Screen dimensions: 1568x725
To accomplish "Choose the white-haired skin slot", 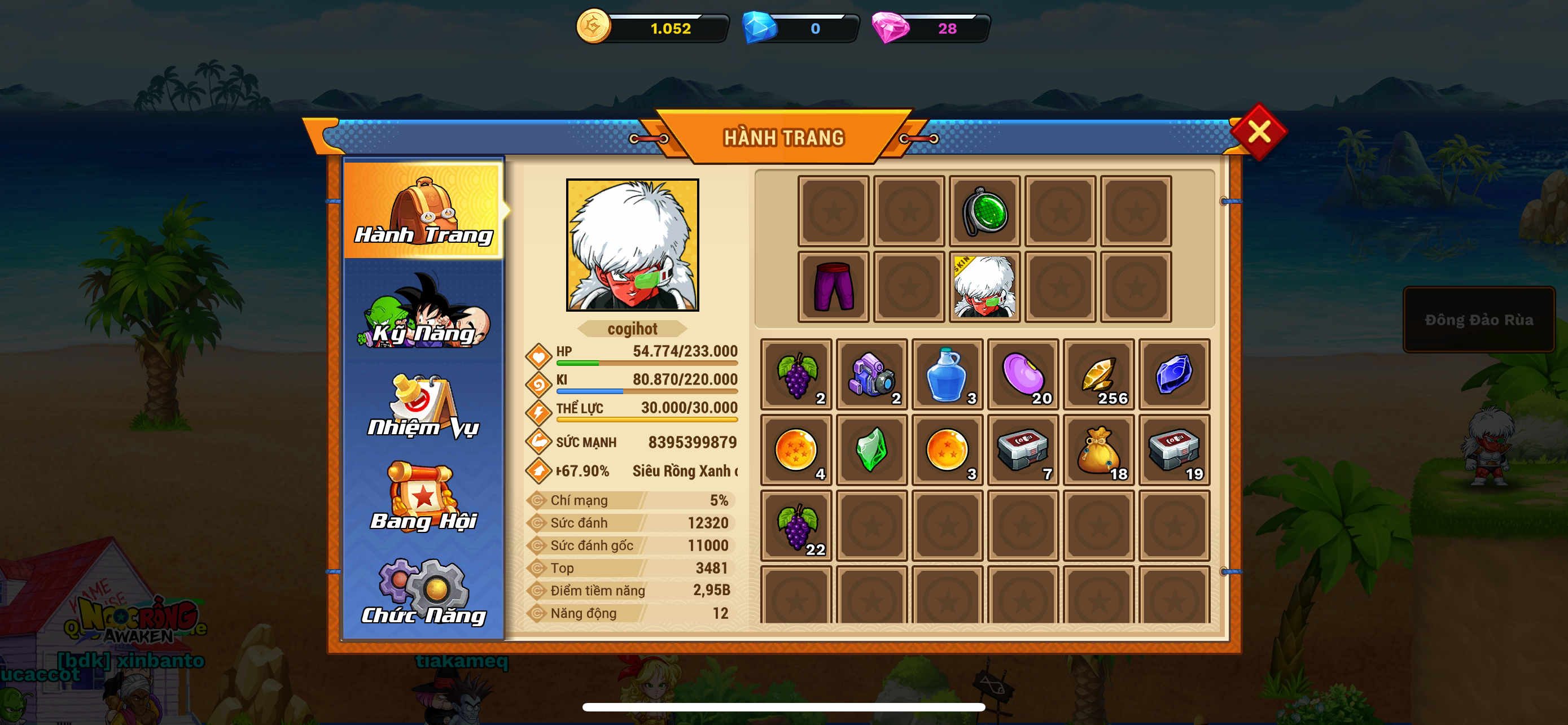I will click(x=984, y=287).
